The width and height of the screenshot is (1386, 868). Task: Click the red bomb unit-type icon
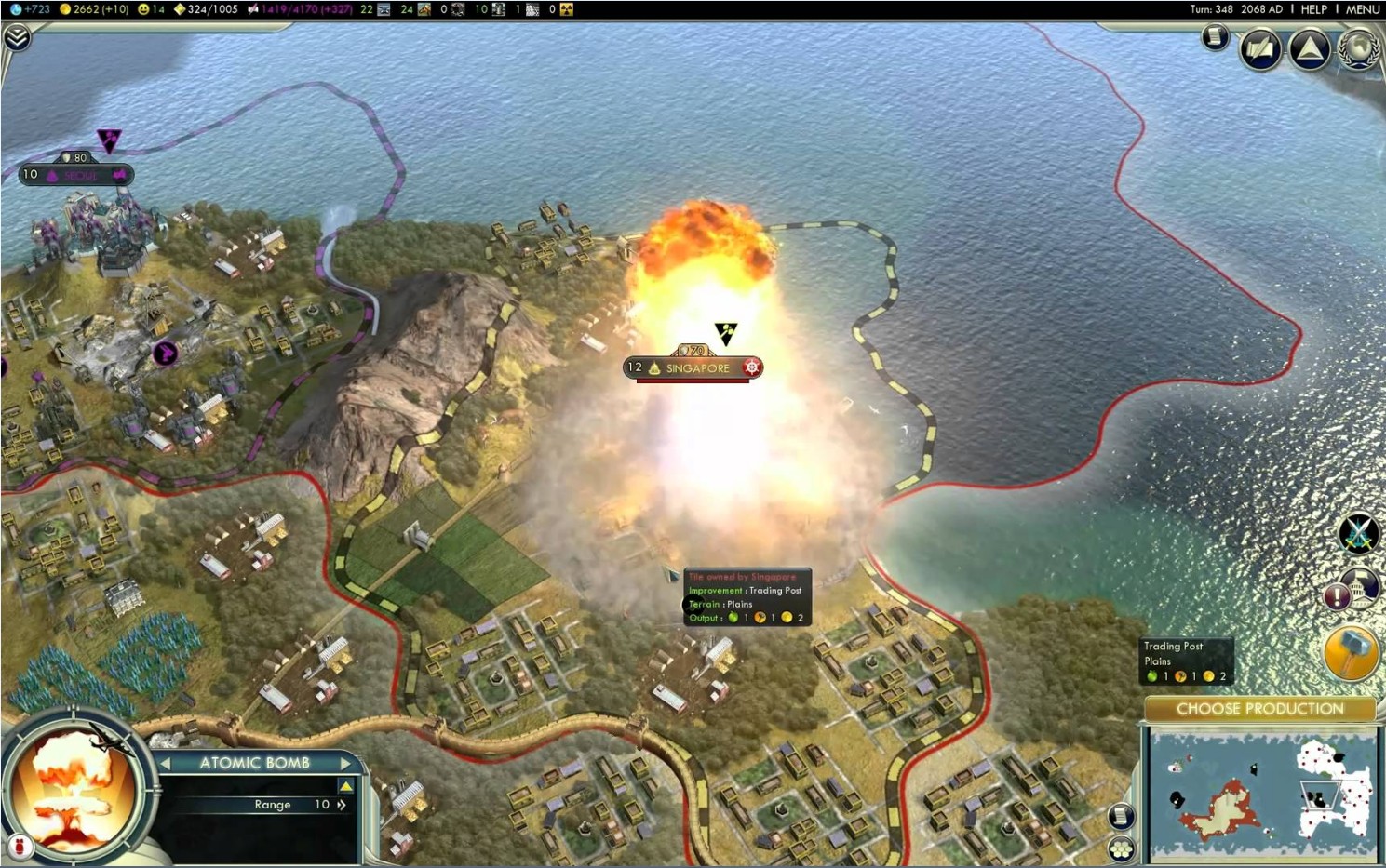[x=20, y=846]
